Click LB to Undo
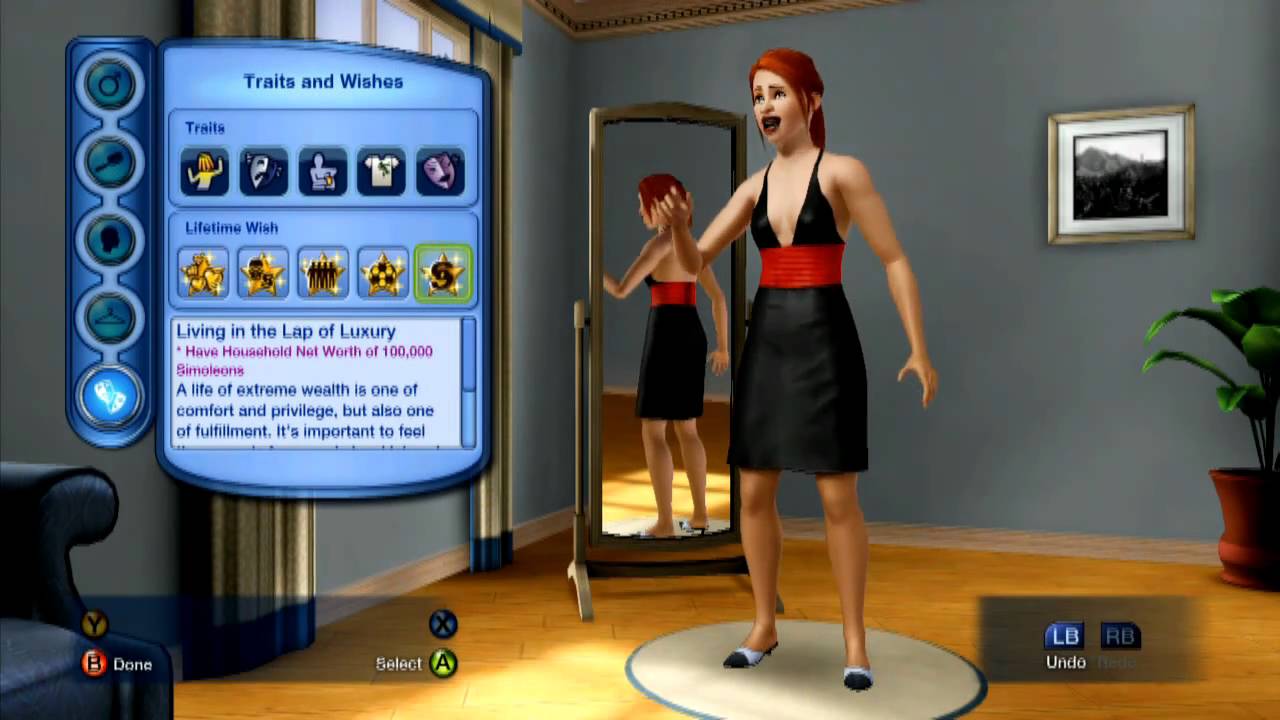Image resolution: width=1280 pixels, height=720 pixels. click(x=1063, y=636)
